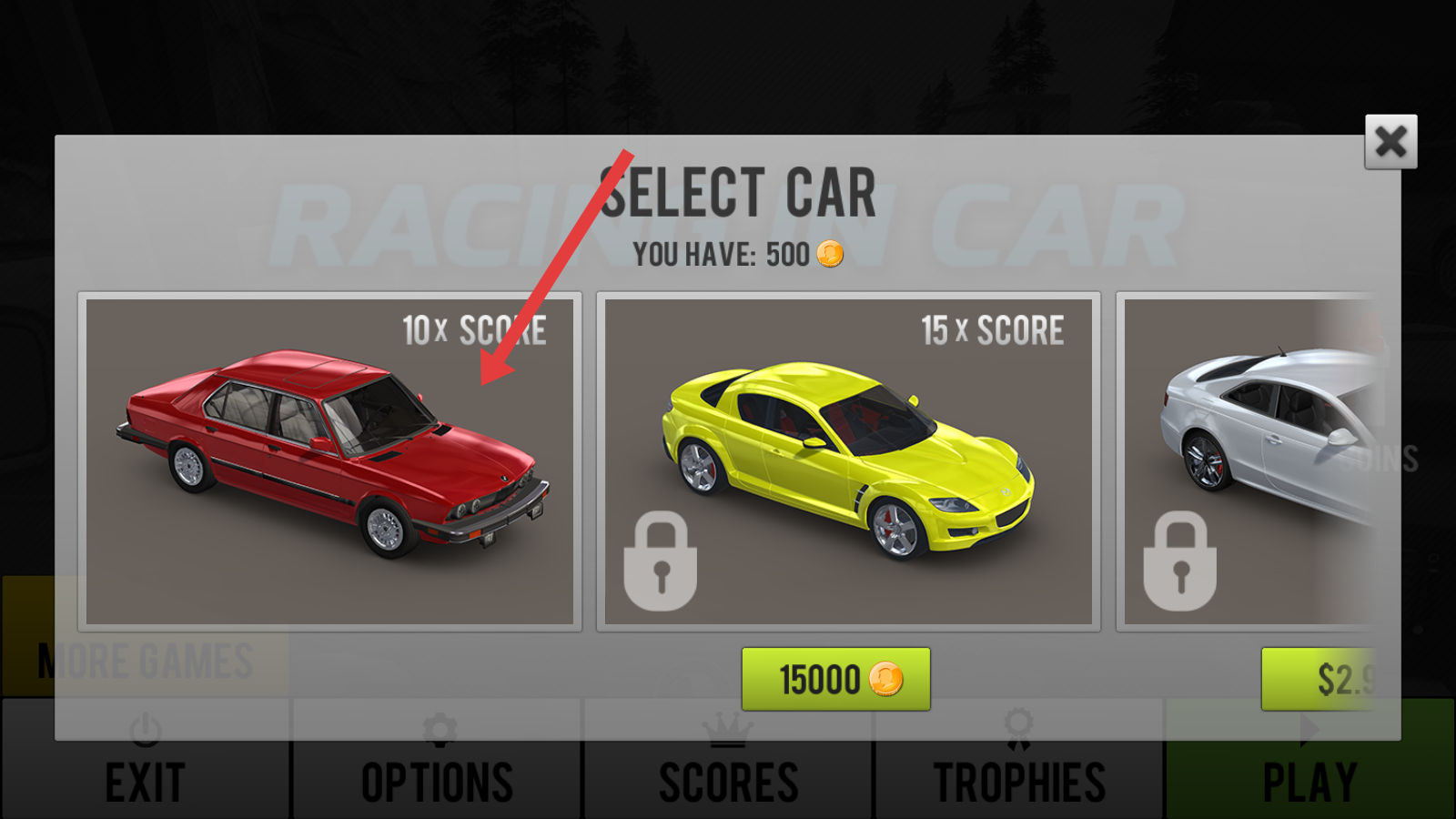Open the Trophies screen

pos(1019,781)
